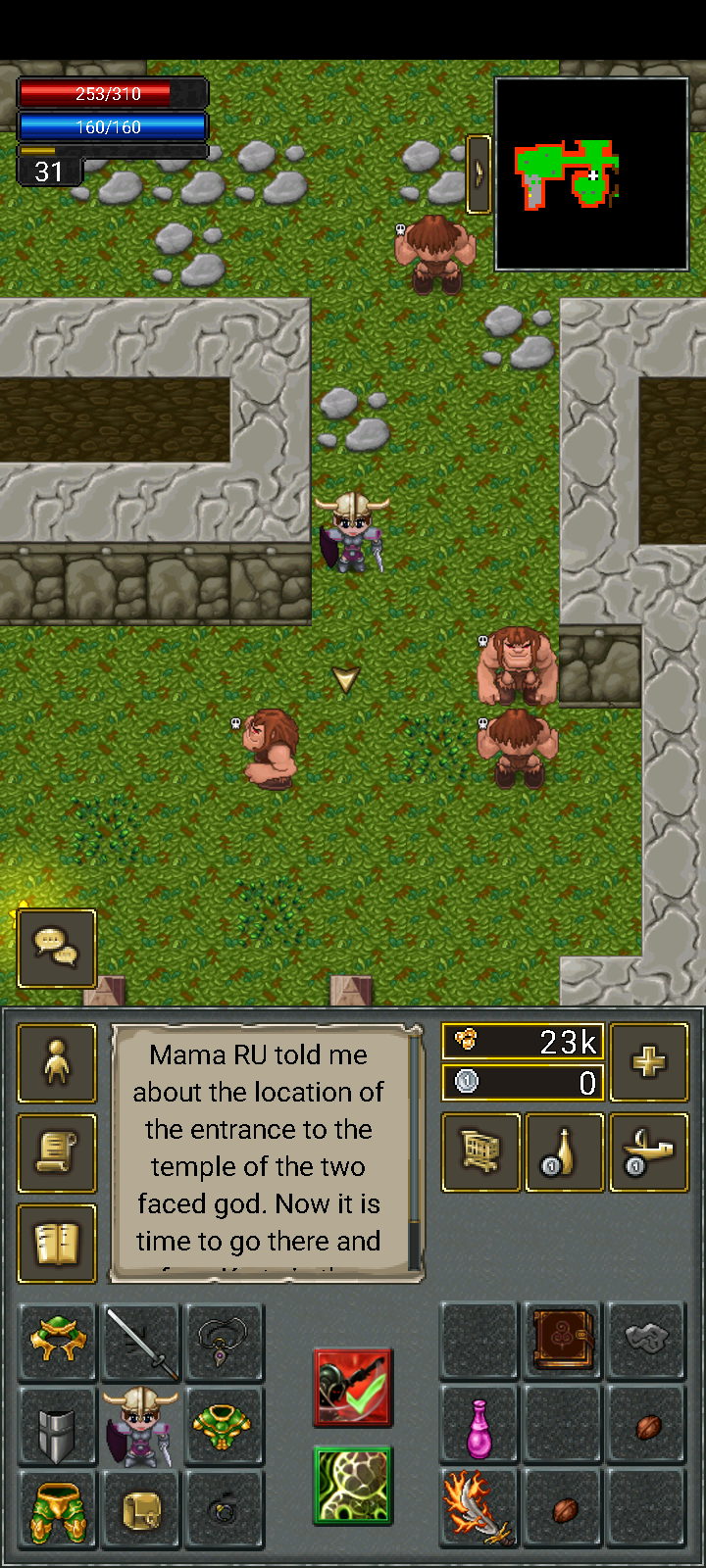This screenshot has height=1568, width=706.
Task: Select the equipped grey shield slot
Action: pos(58,1427)
